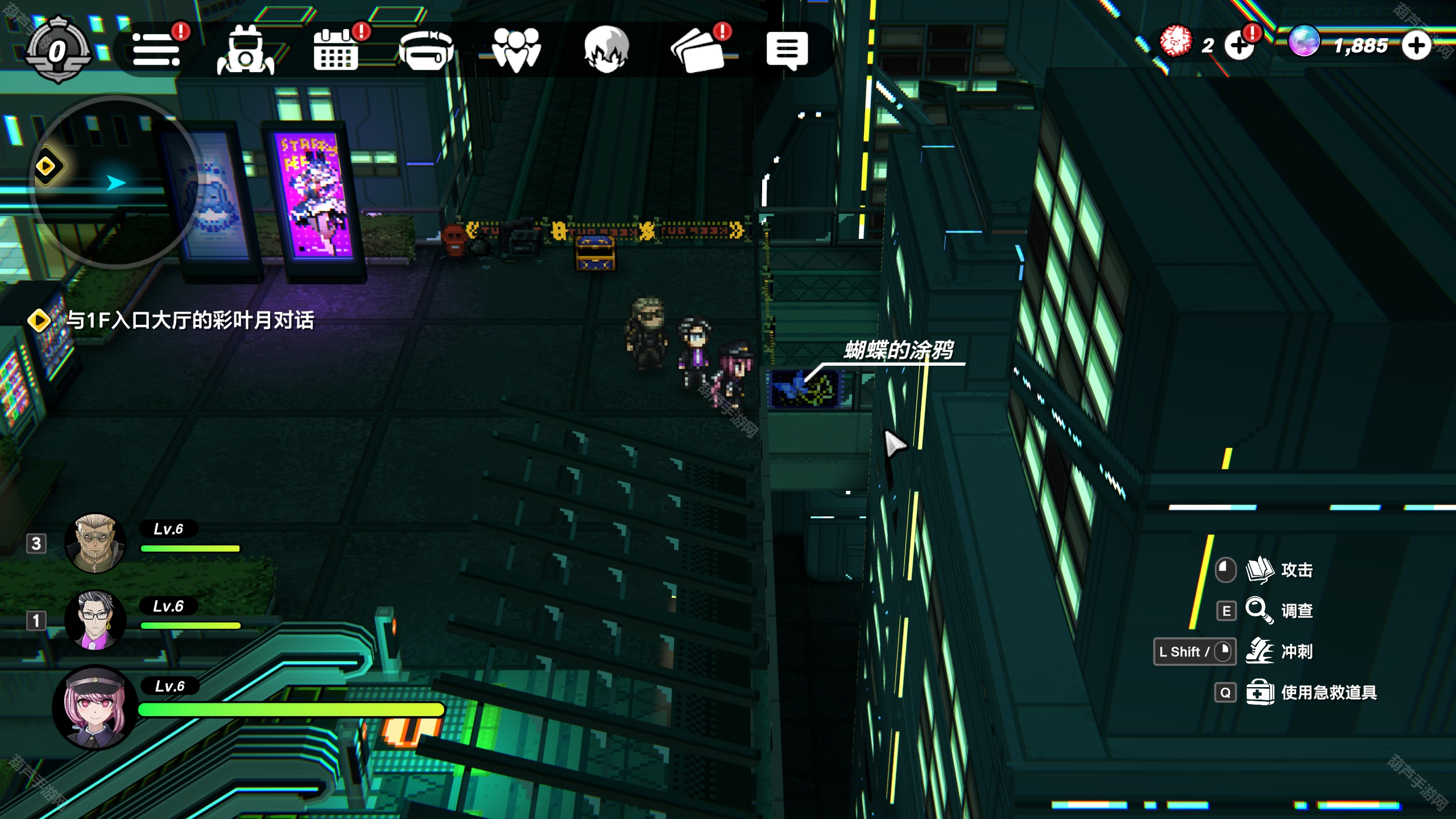Add more purple orb currency
This screenshot has height=819, width=1456.
click(1416, 45)
